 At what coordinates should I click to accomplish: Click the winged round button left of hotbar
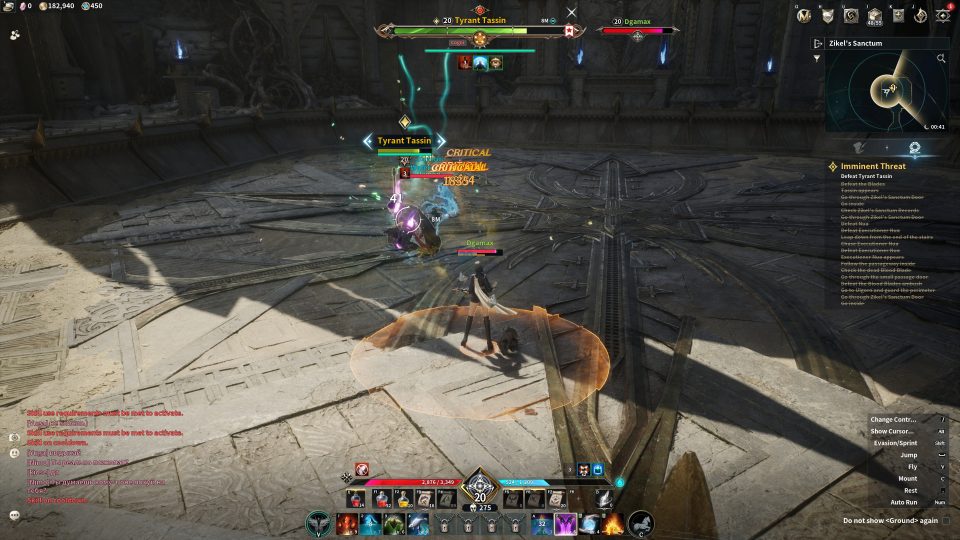(318, 523)
